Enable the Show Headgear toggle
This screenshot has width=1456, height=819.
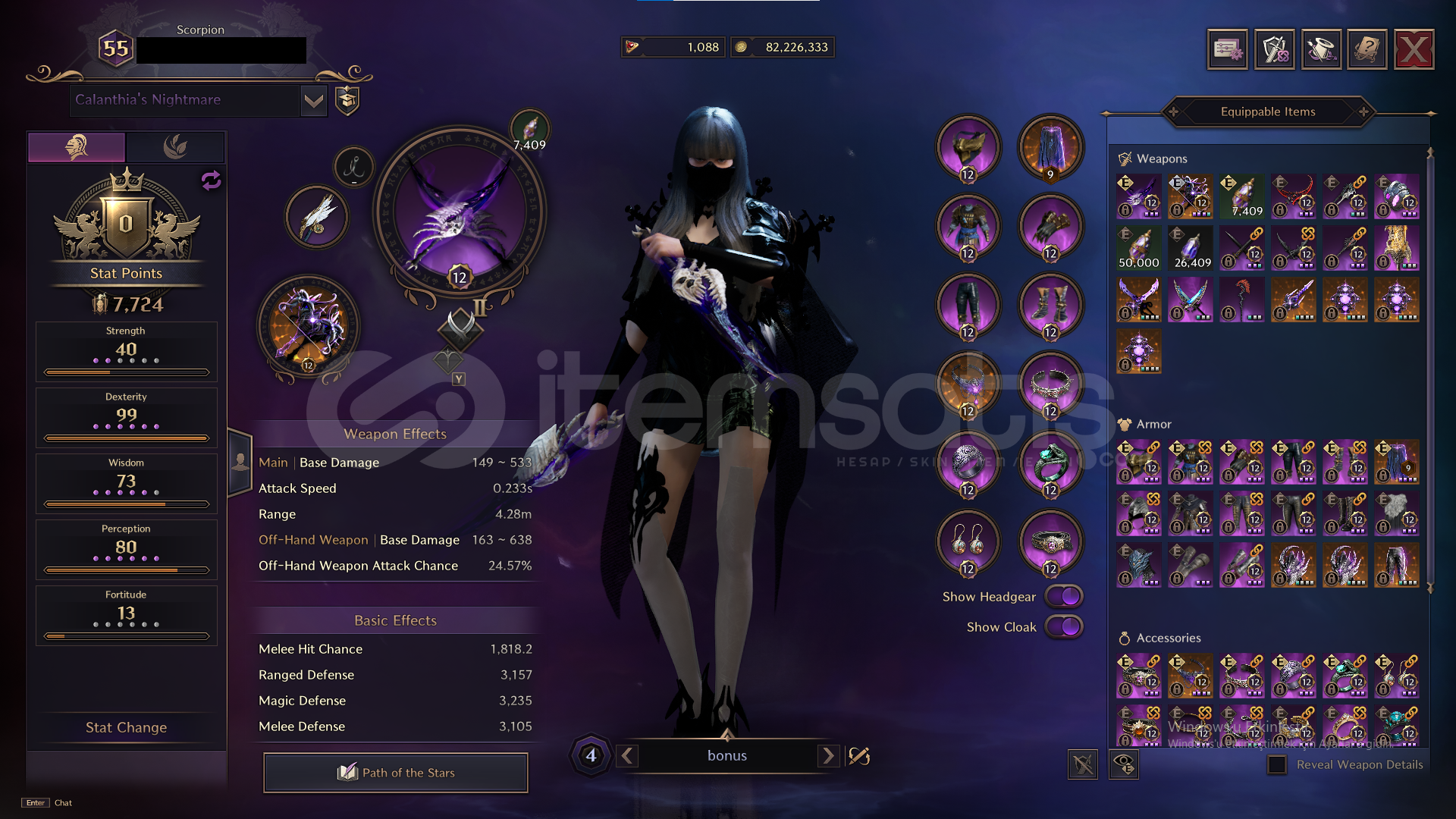(x=1062, y=596)
